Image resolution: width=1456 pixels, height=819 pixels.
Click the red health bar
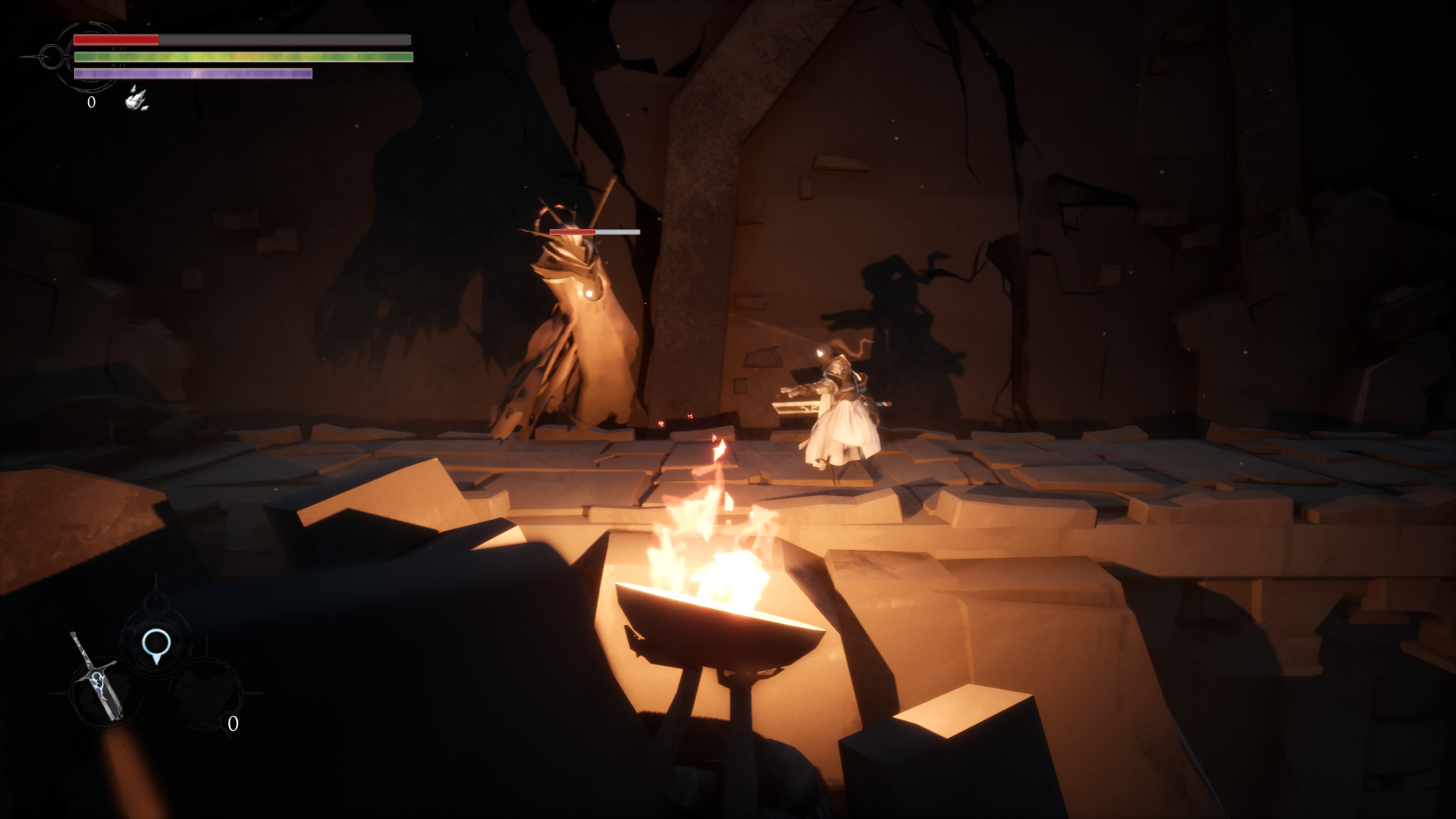pyautogui.click(x=115, y=39)
